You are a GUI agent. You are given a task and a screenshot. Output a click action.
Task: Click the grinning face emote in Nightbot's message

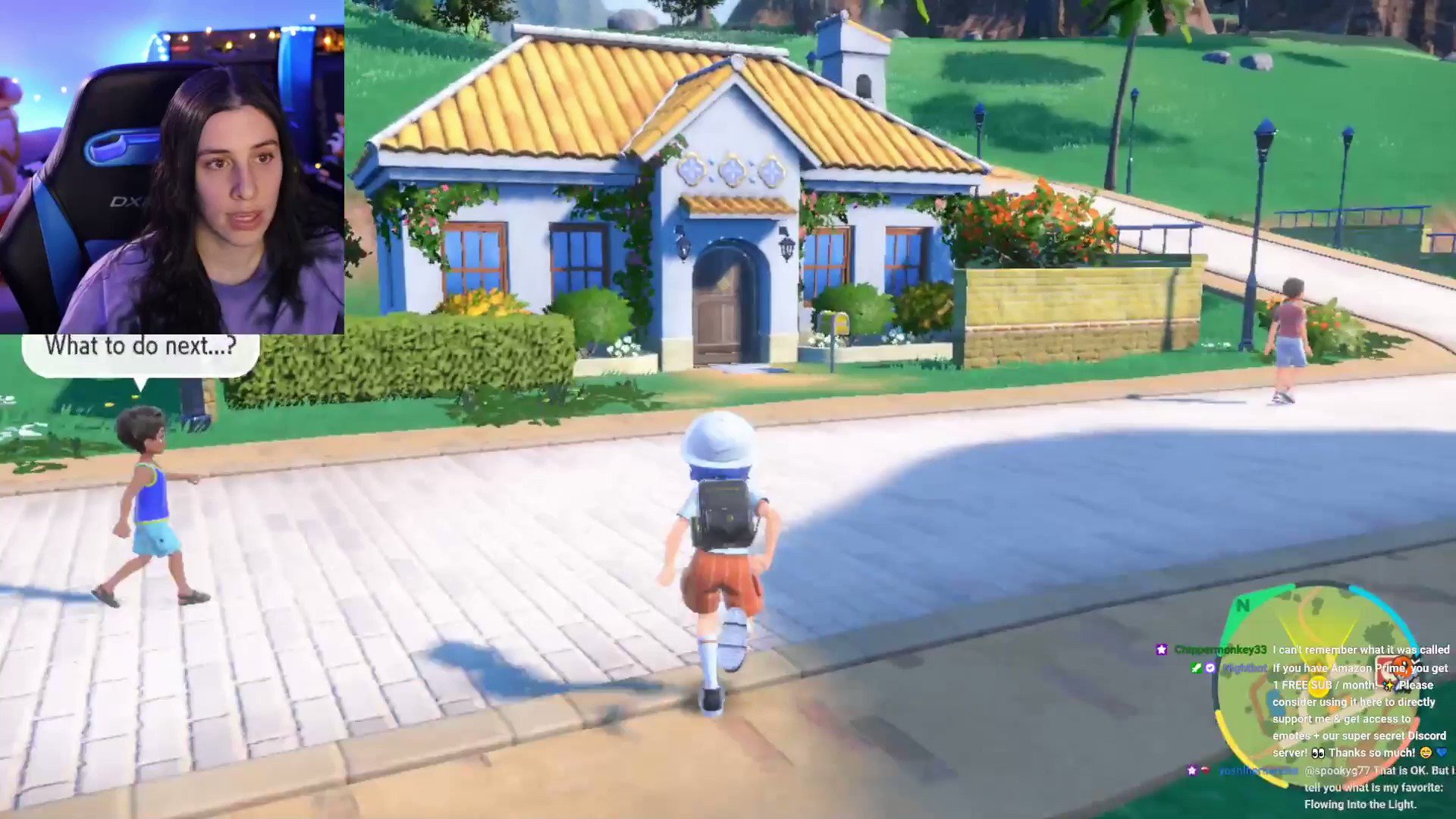[x=1427, y=752]
